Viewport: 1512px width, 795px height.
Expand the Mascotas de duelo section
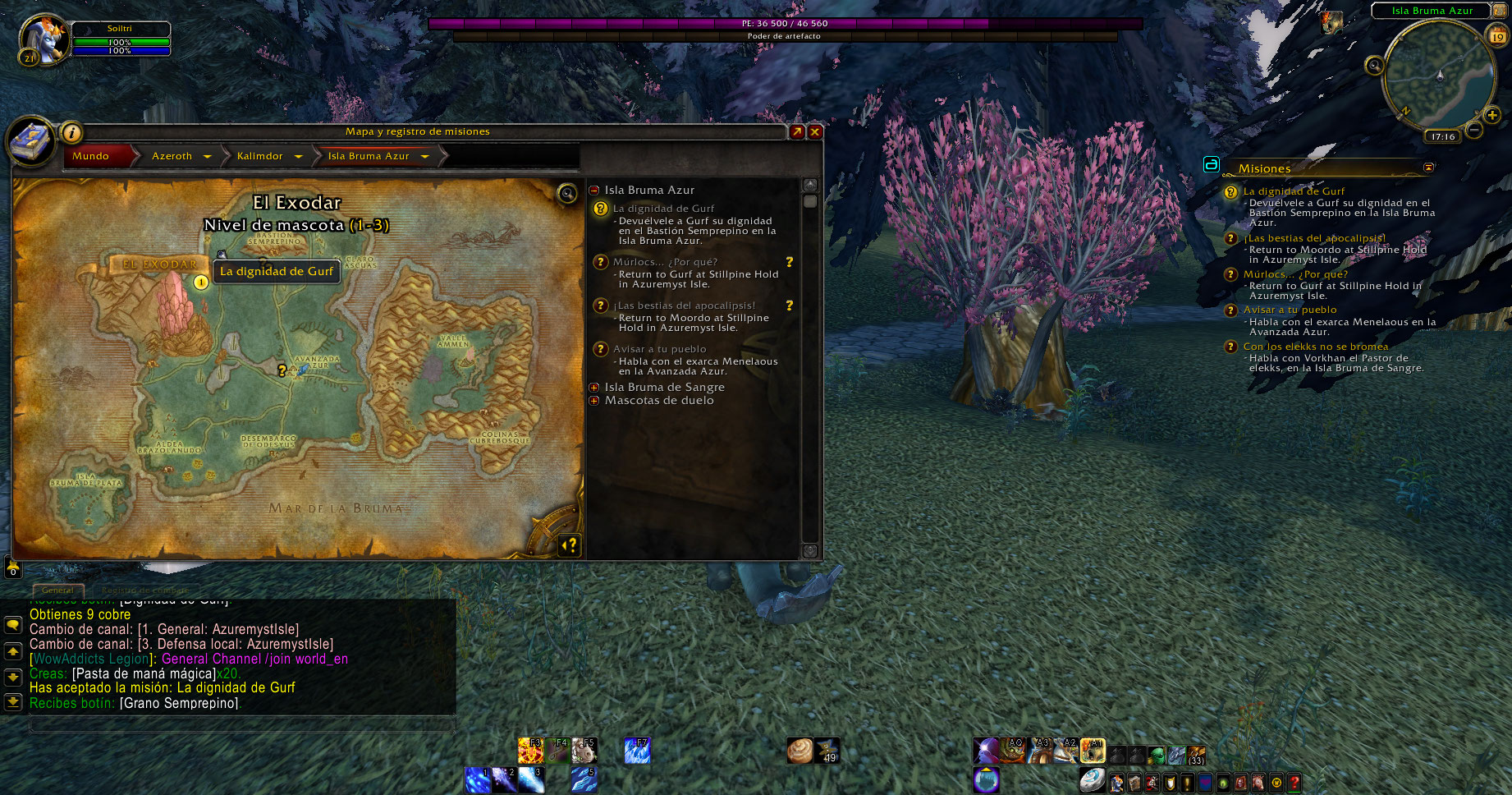(x=594, y=401)
